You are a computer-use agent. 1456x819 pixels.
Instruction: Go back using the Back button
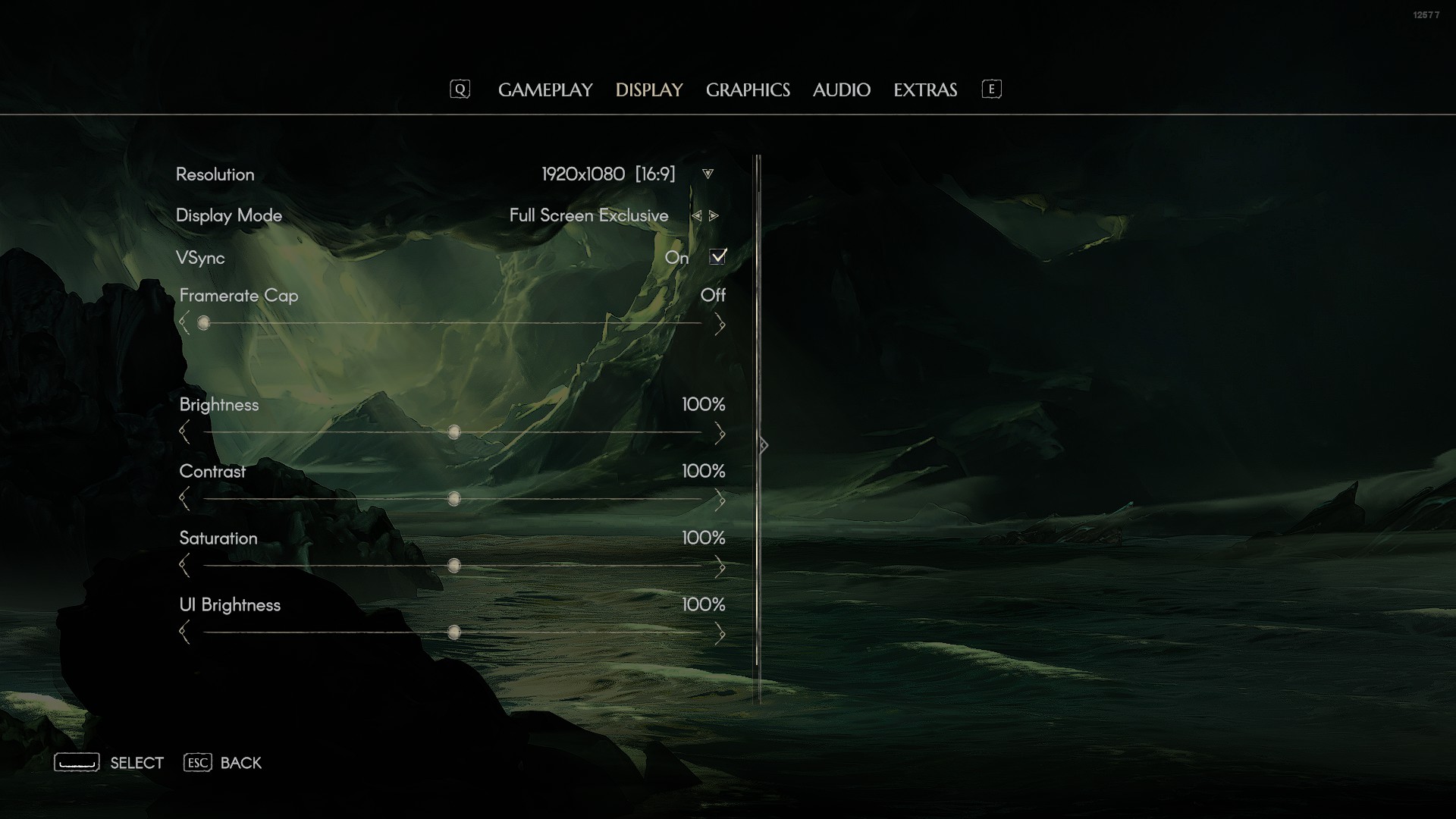[x=223, y=763]
